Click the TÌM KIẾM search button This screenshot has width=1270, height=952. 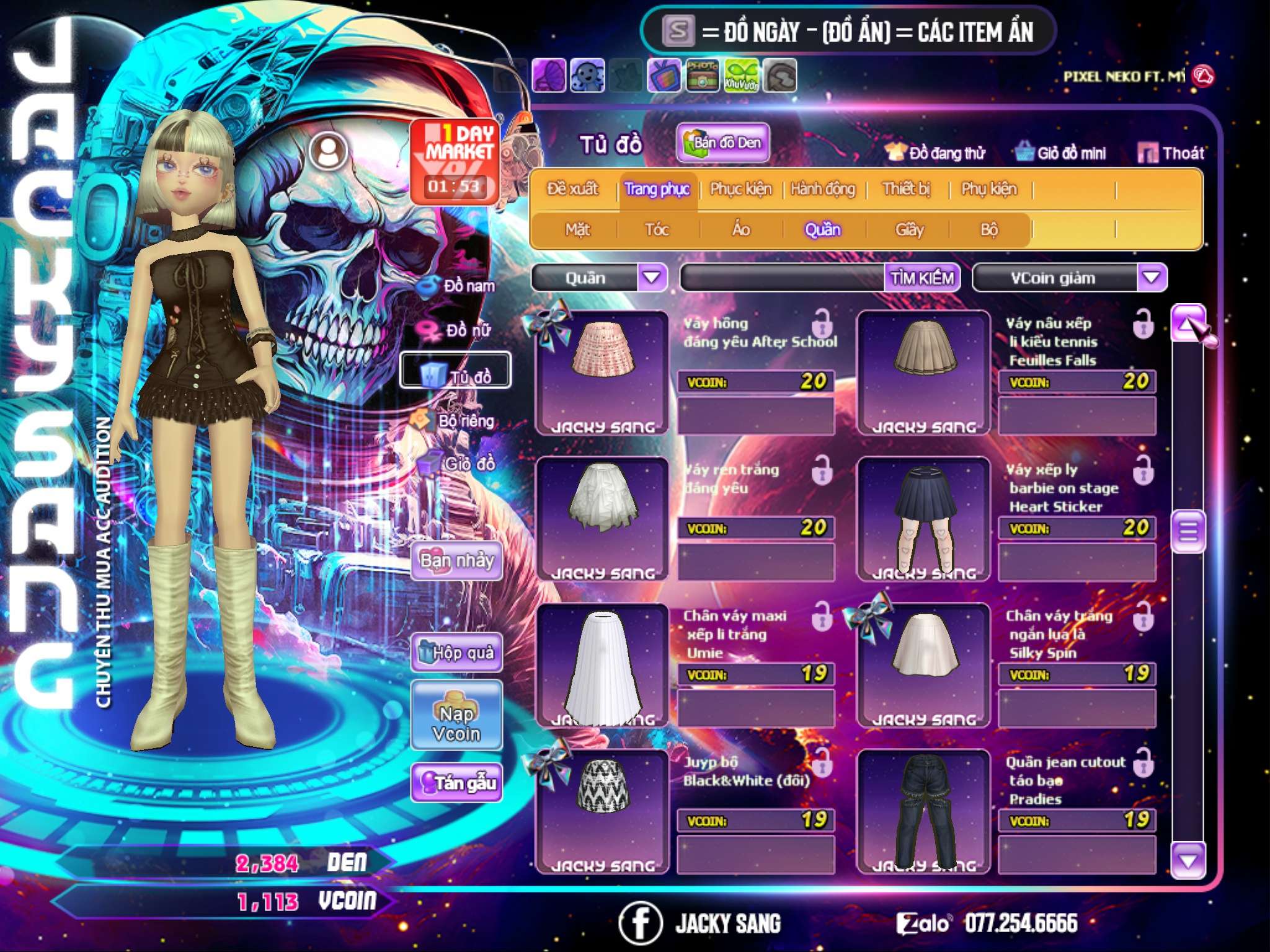[922, 278]
